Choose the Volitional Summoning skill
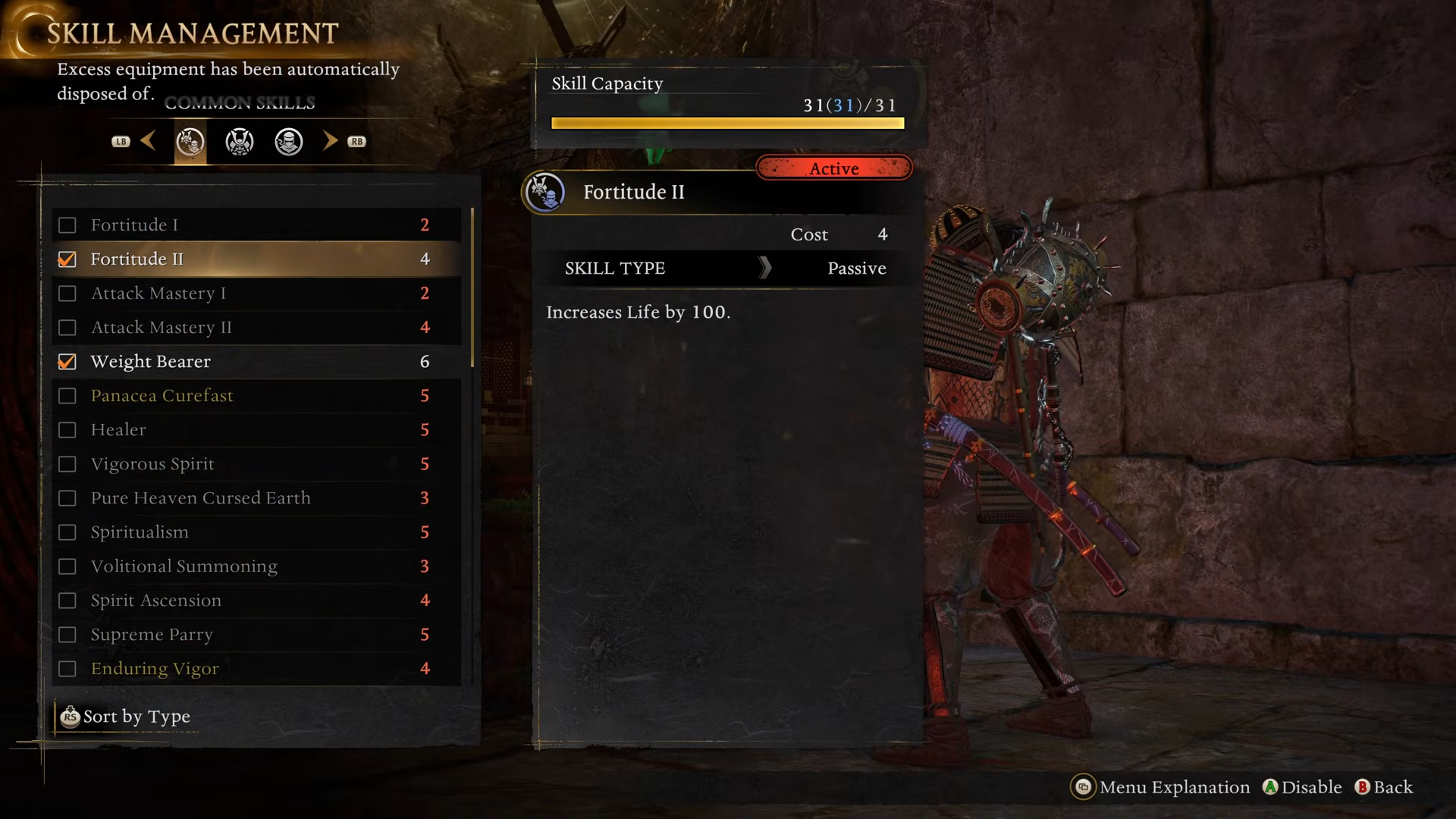Viewport: 1456px width, 819px height. [256, 566]
